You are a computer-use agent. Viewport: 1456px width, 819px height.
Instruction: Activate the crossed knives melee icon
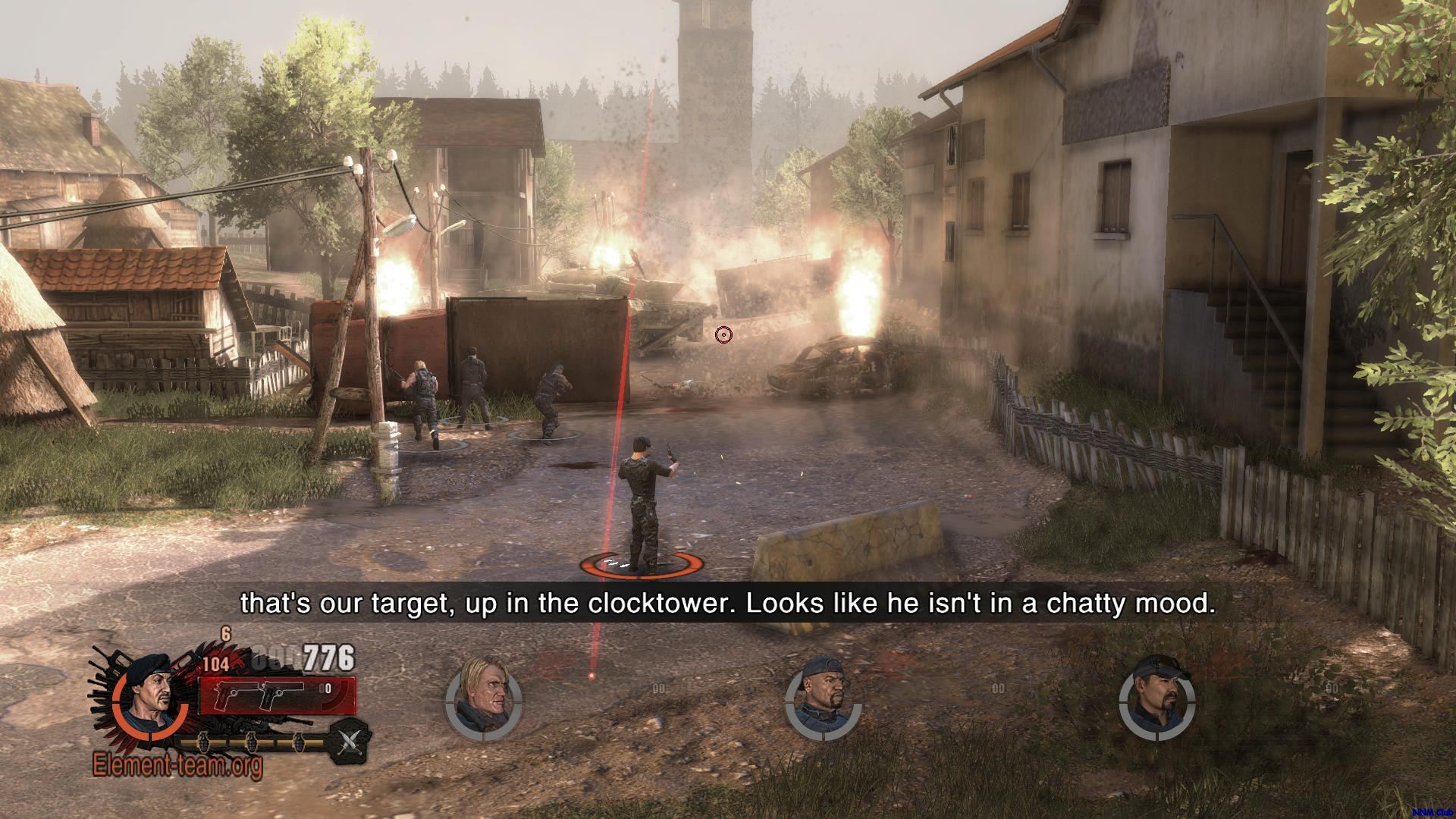click(349, 742)
